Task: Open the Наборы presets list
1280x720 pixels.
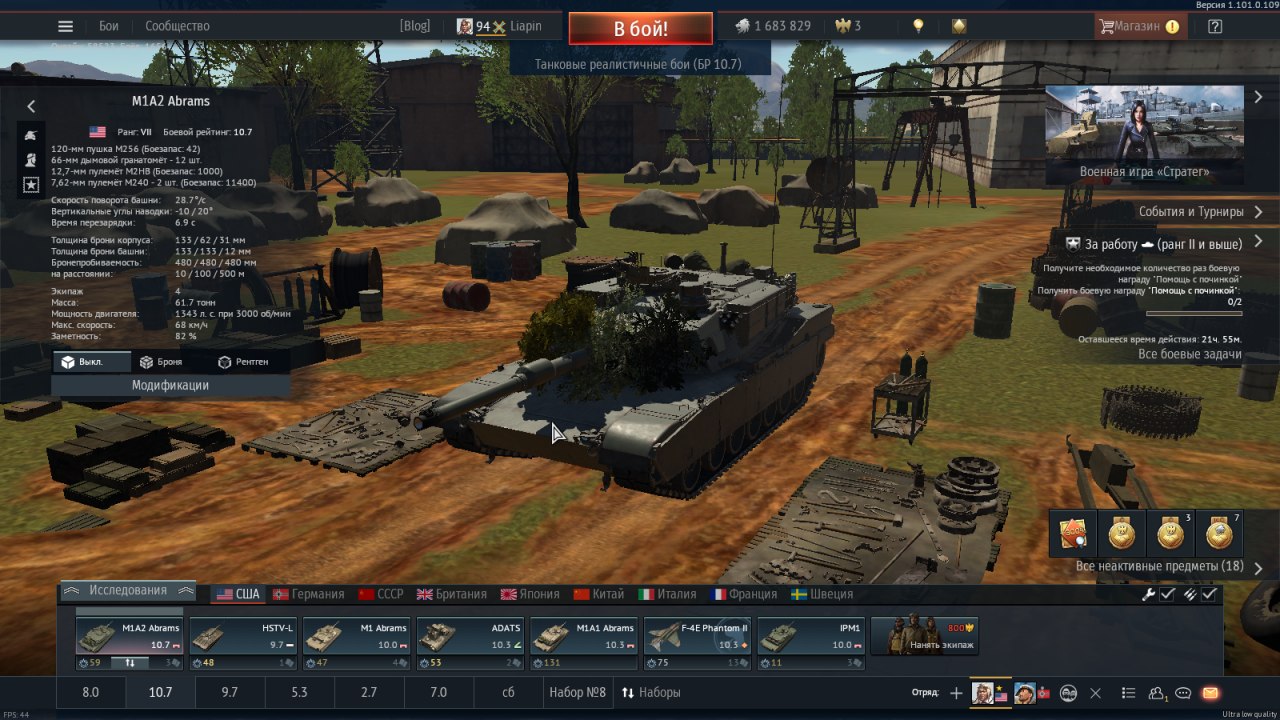Action: click(651, 692)
